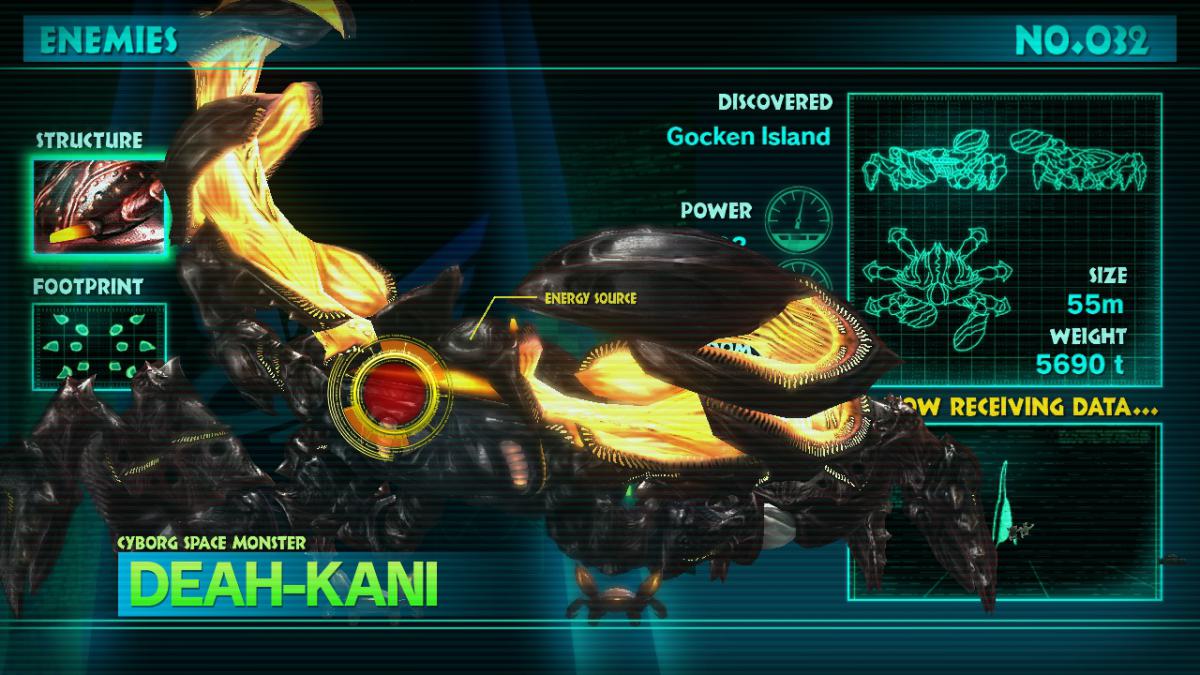View the wireframe blueprint diagram panel
Image resolution: width=1200 pixels, height=675 pixels.
point(1003,235)
